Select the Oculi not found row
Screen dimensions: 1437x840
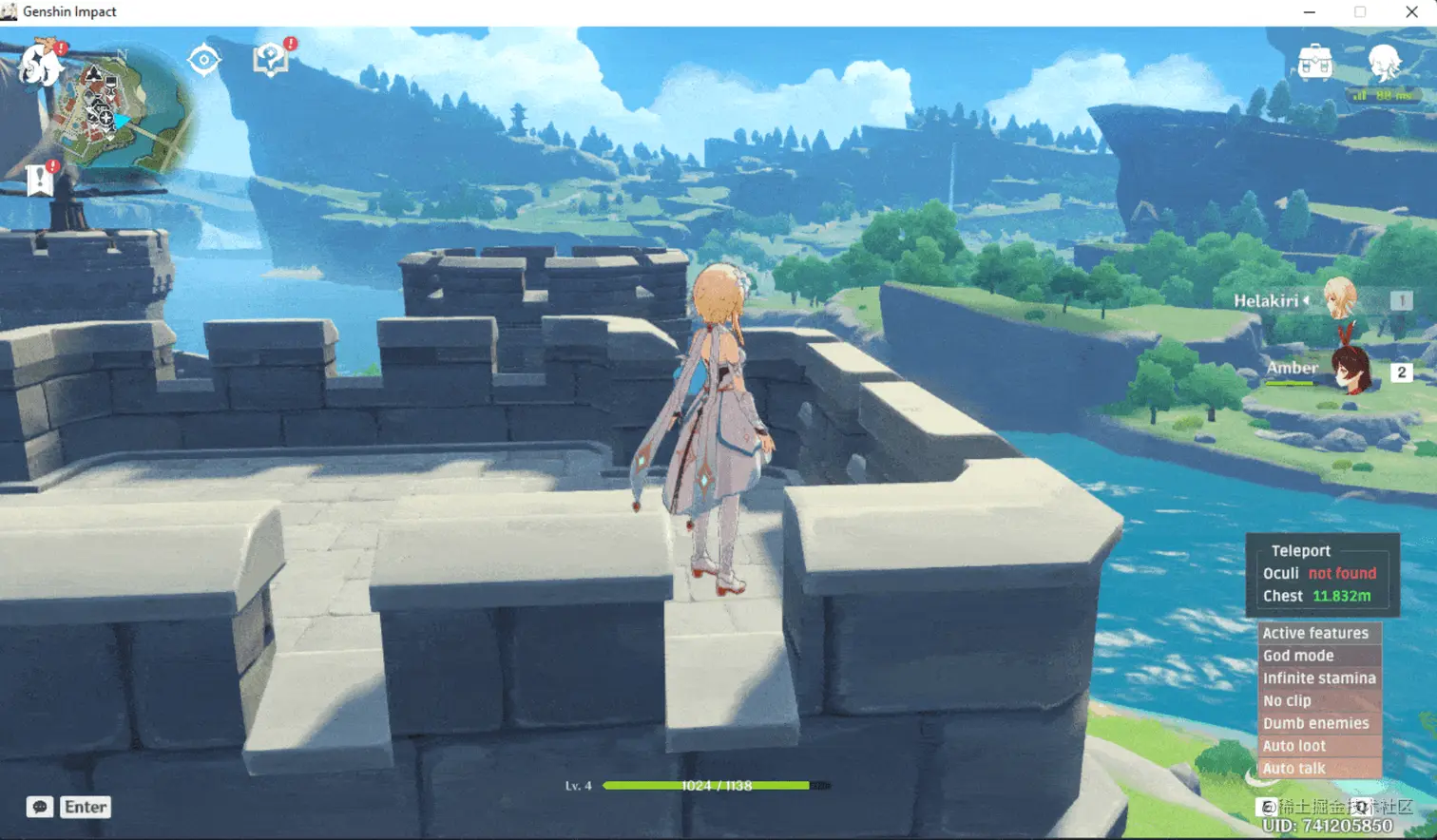pyautogui.click(x=1318, y=573)
